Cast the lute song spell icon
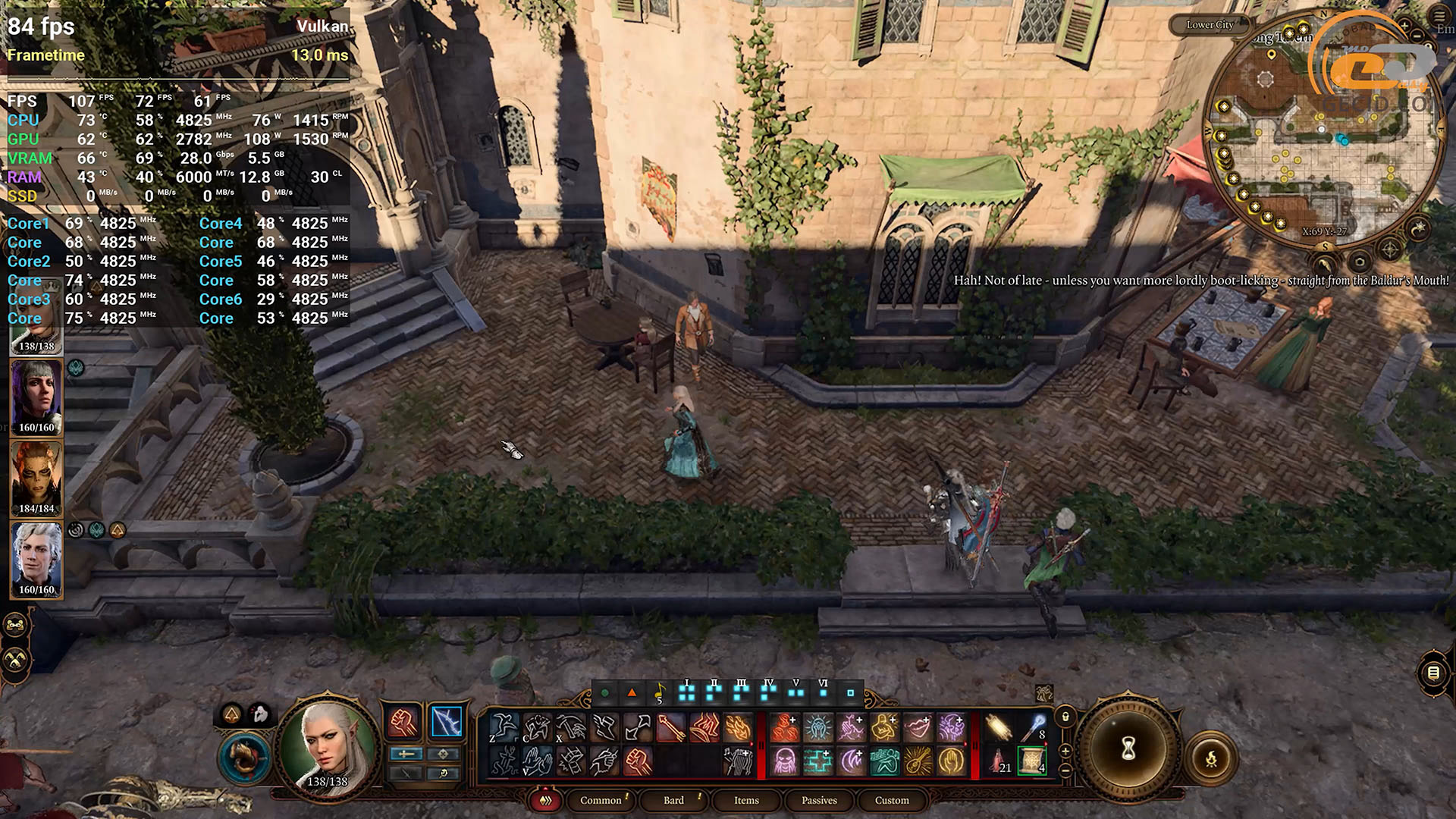 coord(918,760)
